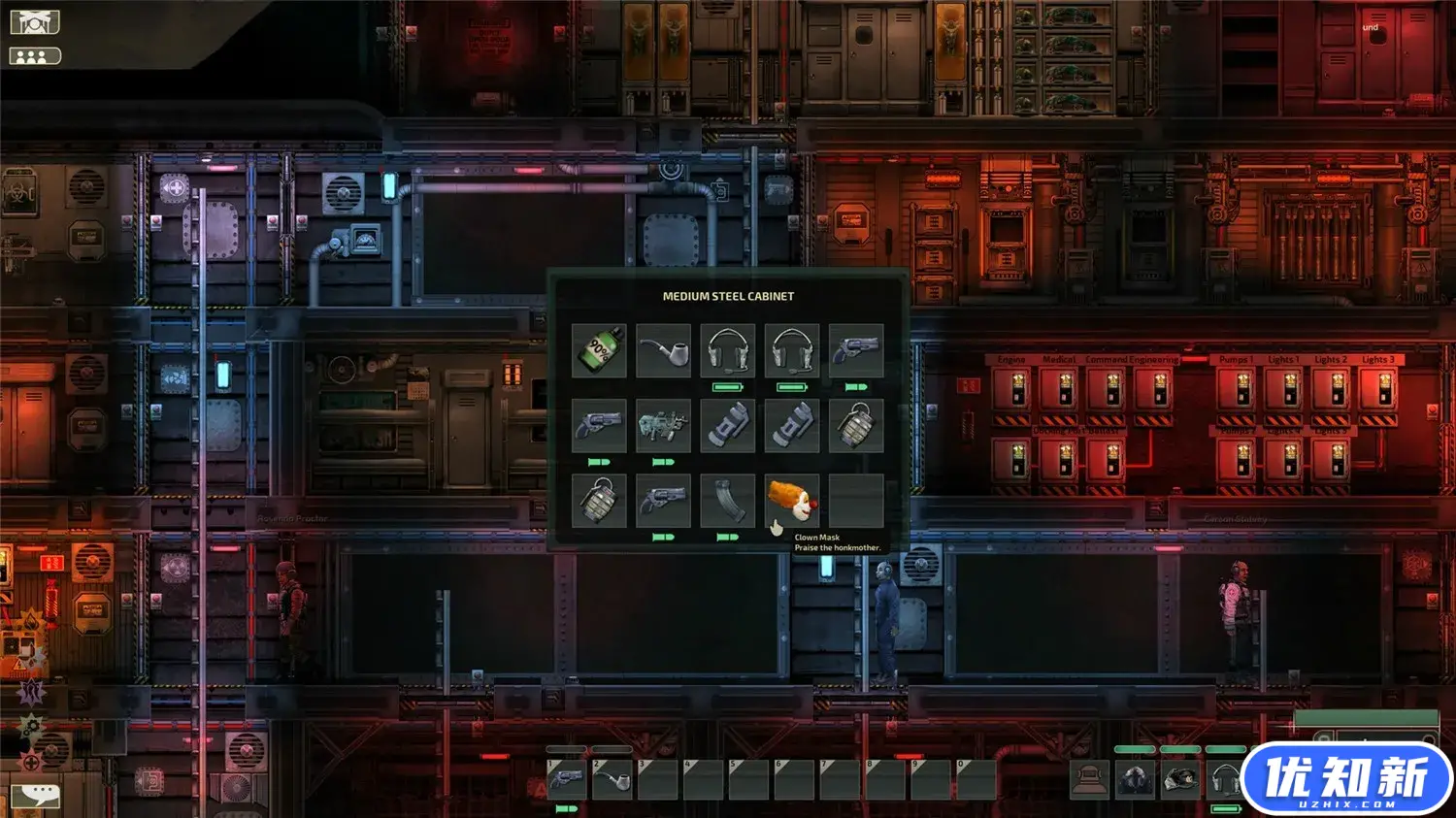Viewport: 1456px width, 818px height.
Task: Click the UZHIX.COM watermark logo
Action: [1347, 779]
